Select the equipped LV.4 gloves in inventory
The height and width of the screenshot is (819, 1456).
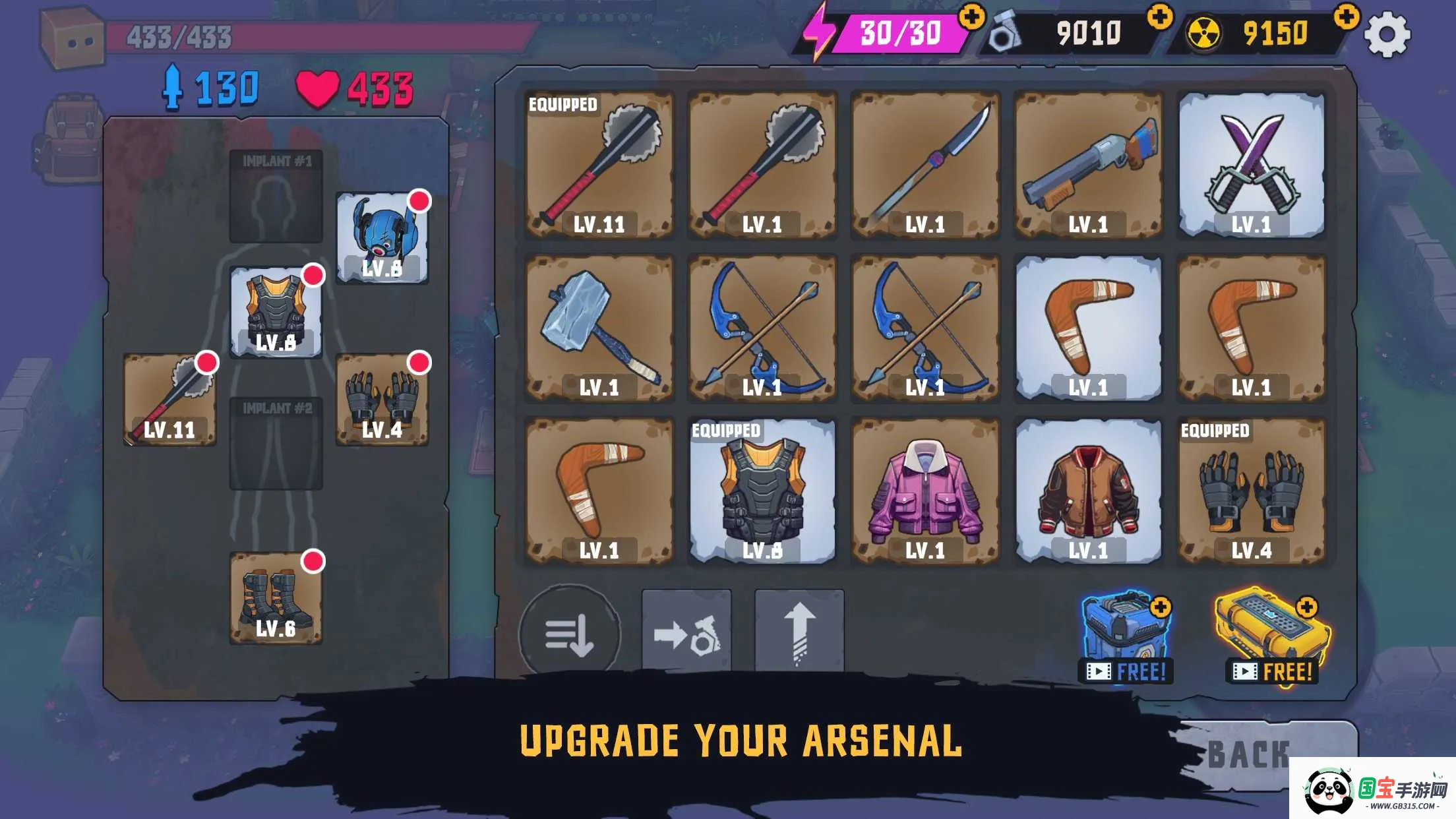click(1251, 491)
